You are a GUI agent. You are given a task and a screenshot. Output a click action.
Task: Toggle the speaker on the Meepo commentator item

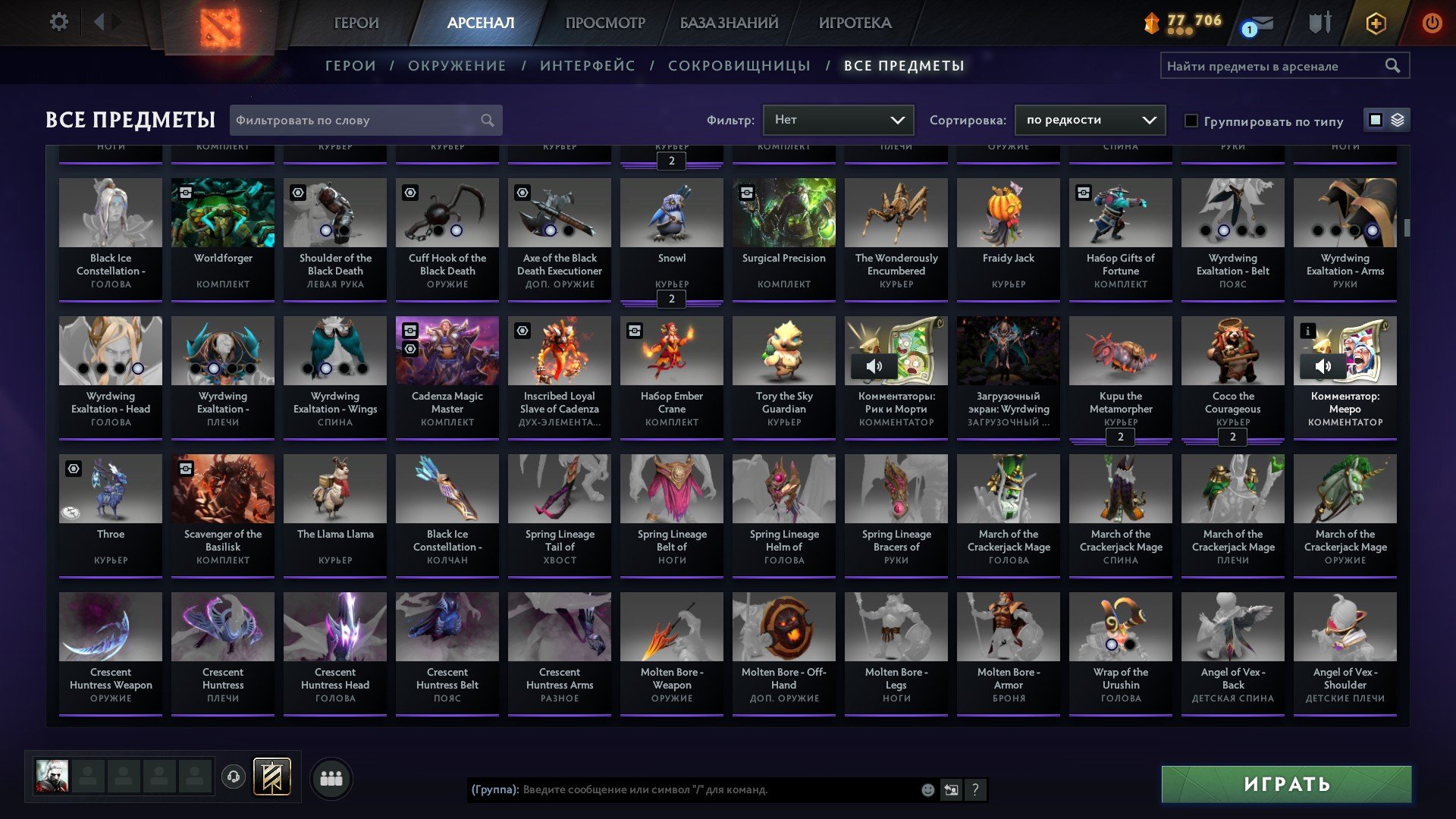(1323, 366)
